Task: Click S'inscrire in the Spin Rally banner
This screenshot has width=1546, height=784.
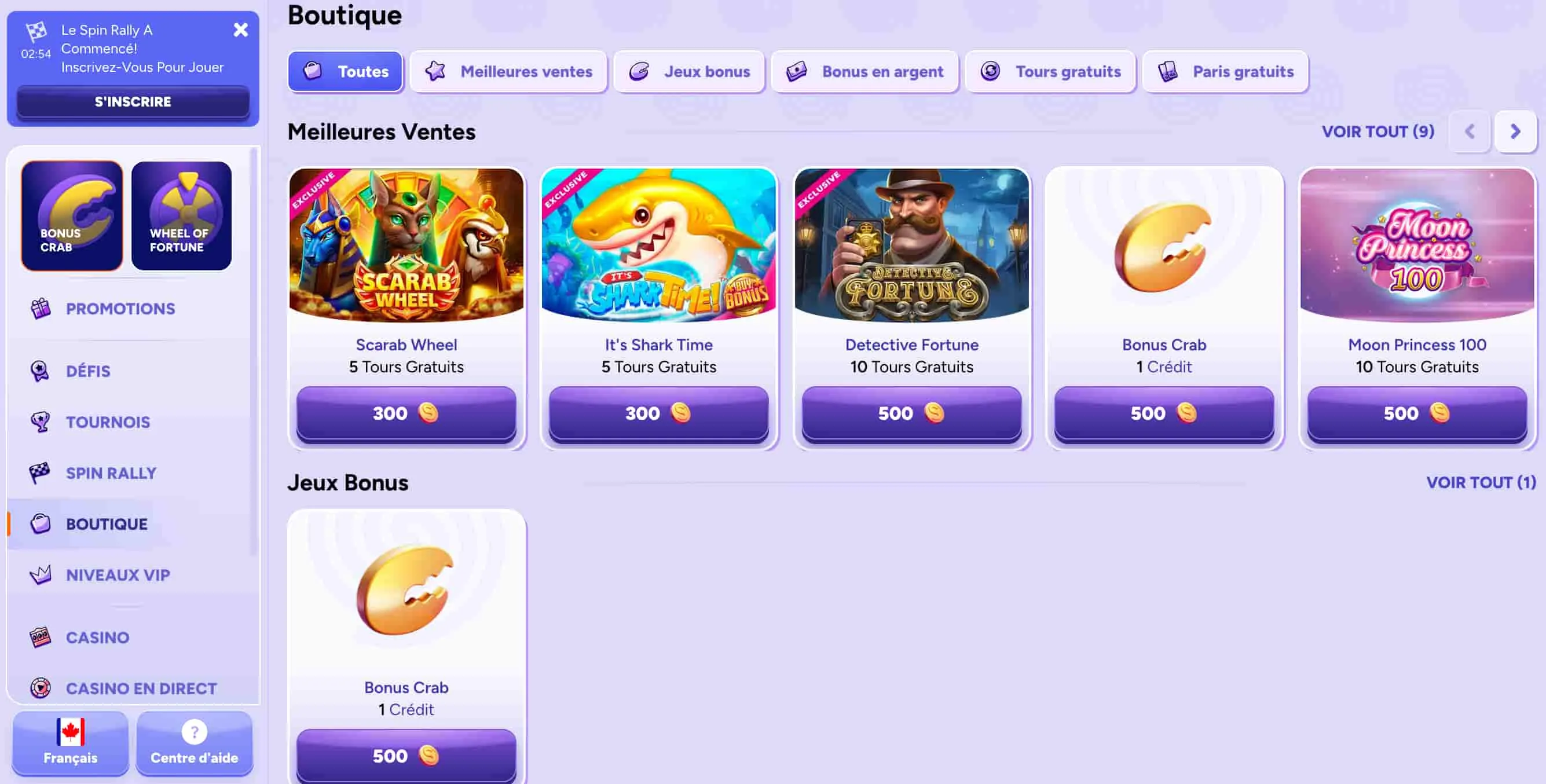Action: 133,101
